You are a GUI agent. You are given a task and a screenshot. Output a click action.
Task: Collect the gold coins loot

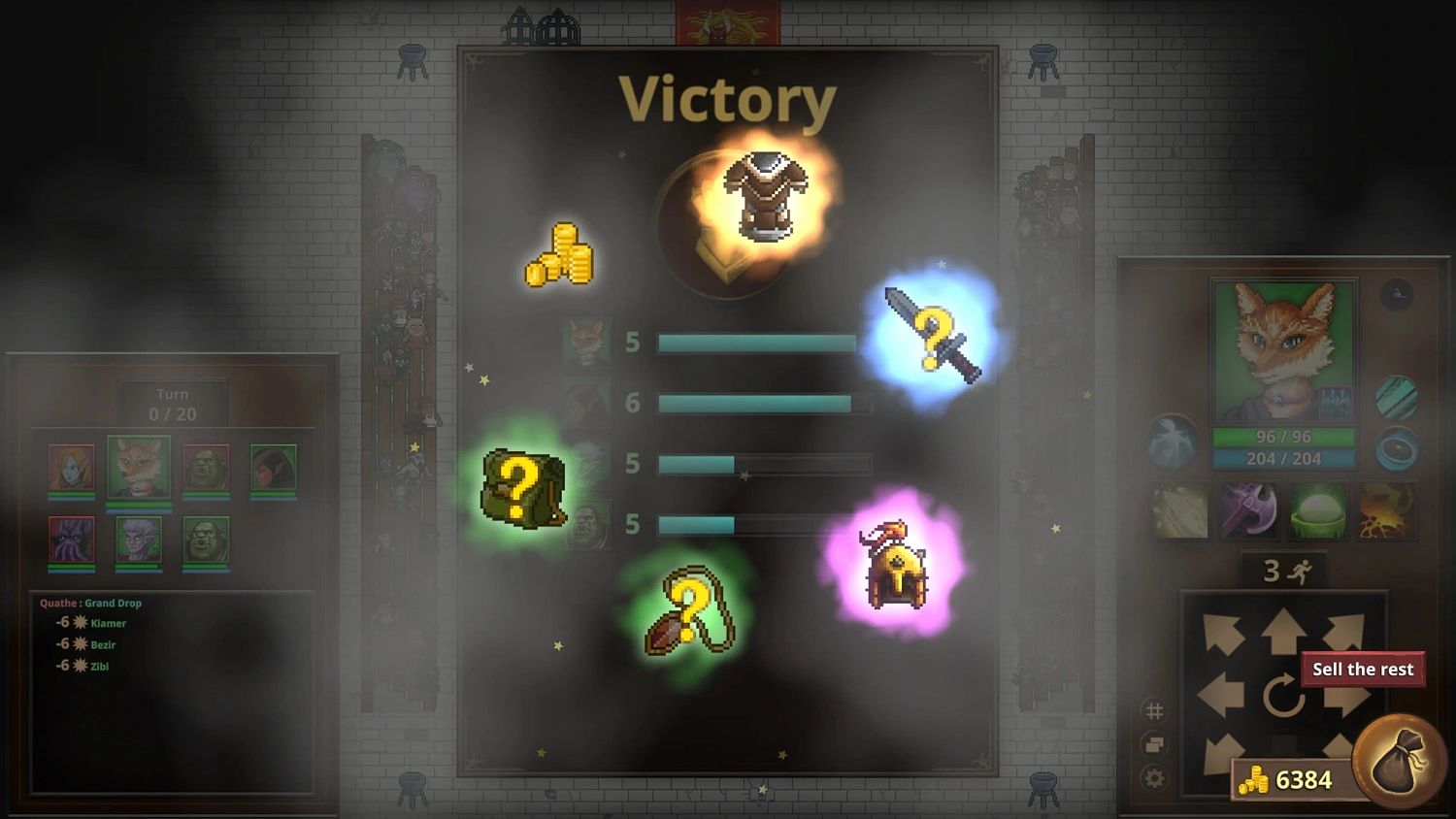click(560, 252)
